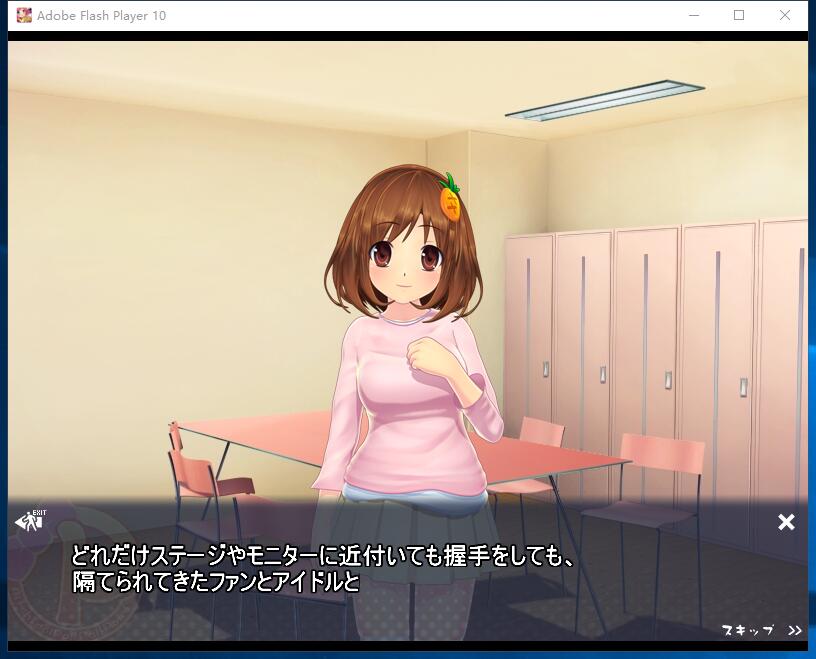
Task: Skip the dialogue with スキップ button
Action: 760,630
